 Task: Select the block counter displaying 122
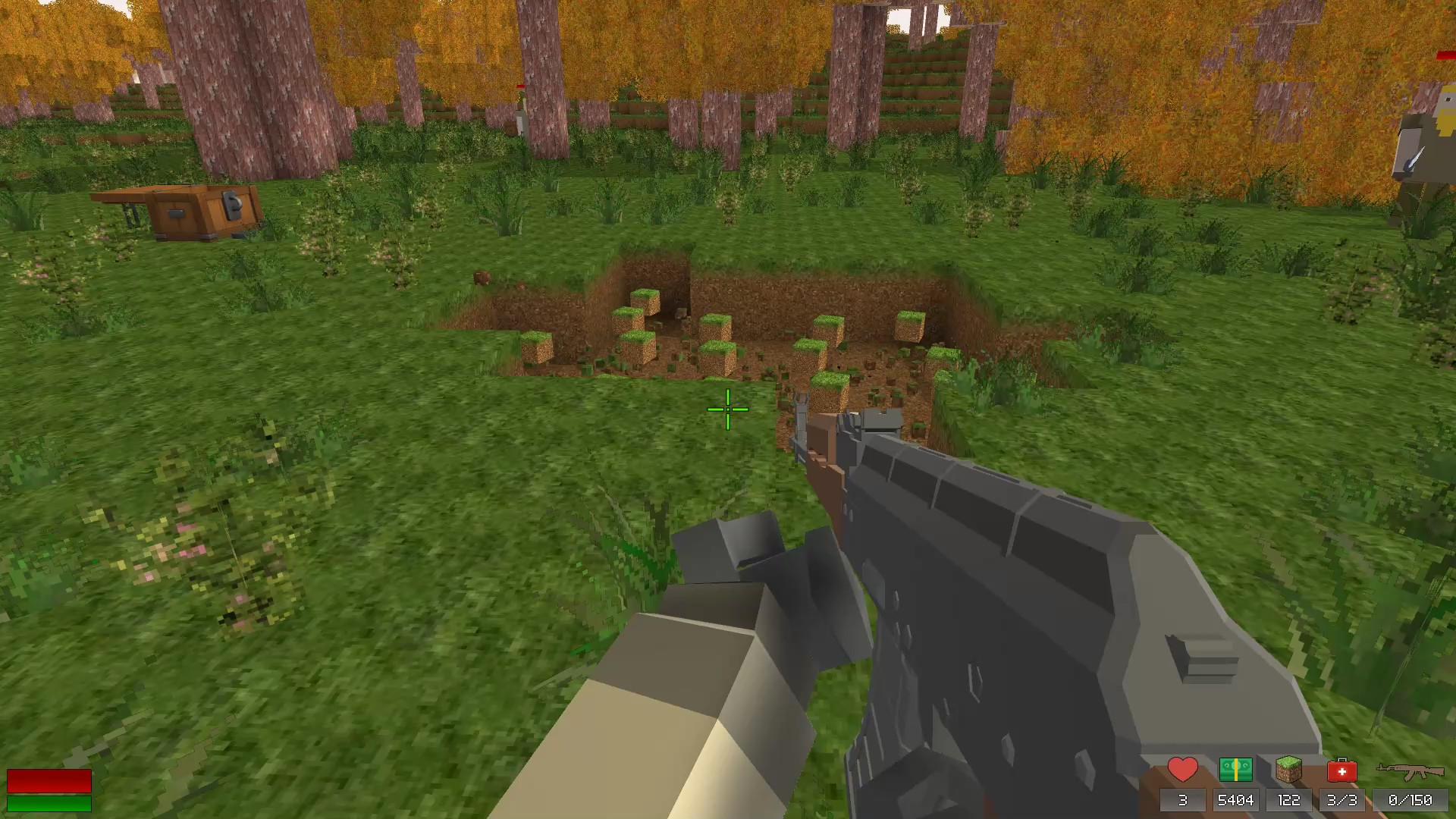[1290, 799]
